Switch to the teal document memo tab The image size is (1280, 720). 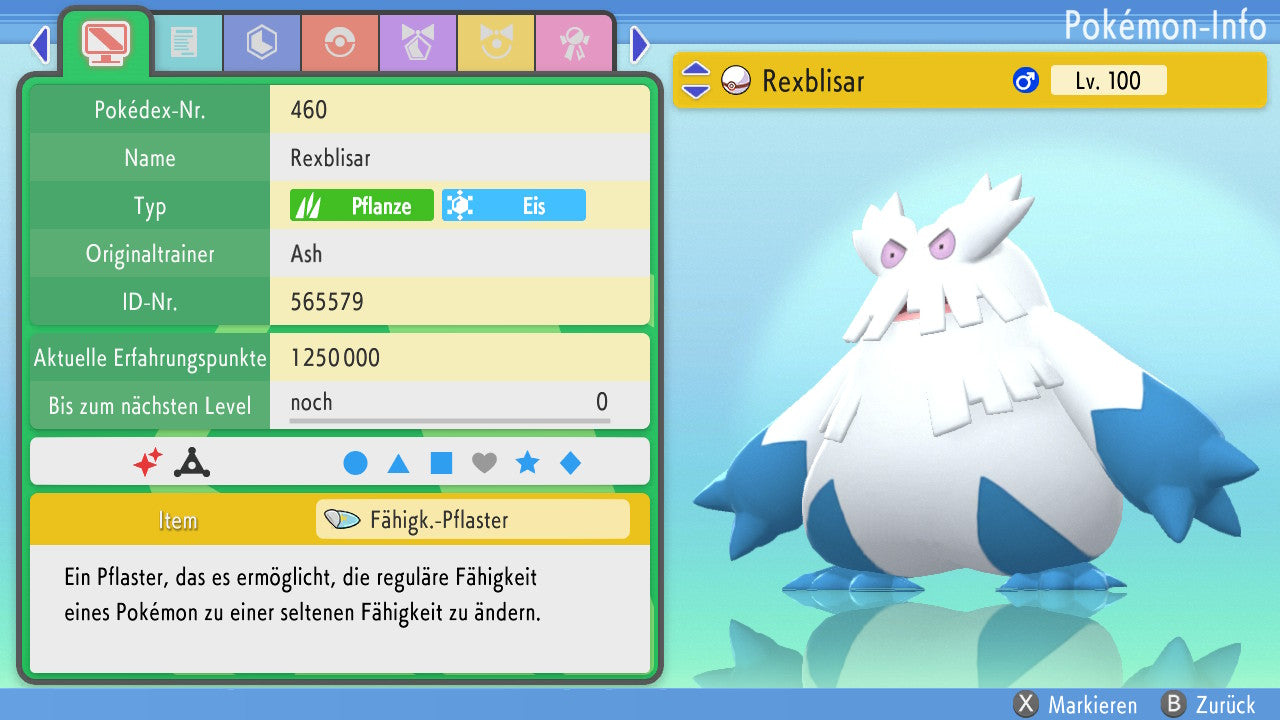point(184,43)
